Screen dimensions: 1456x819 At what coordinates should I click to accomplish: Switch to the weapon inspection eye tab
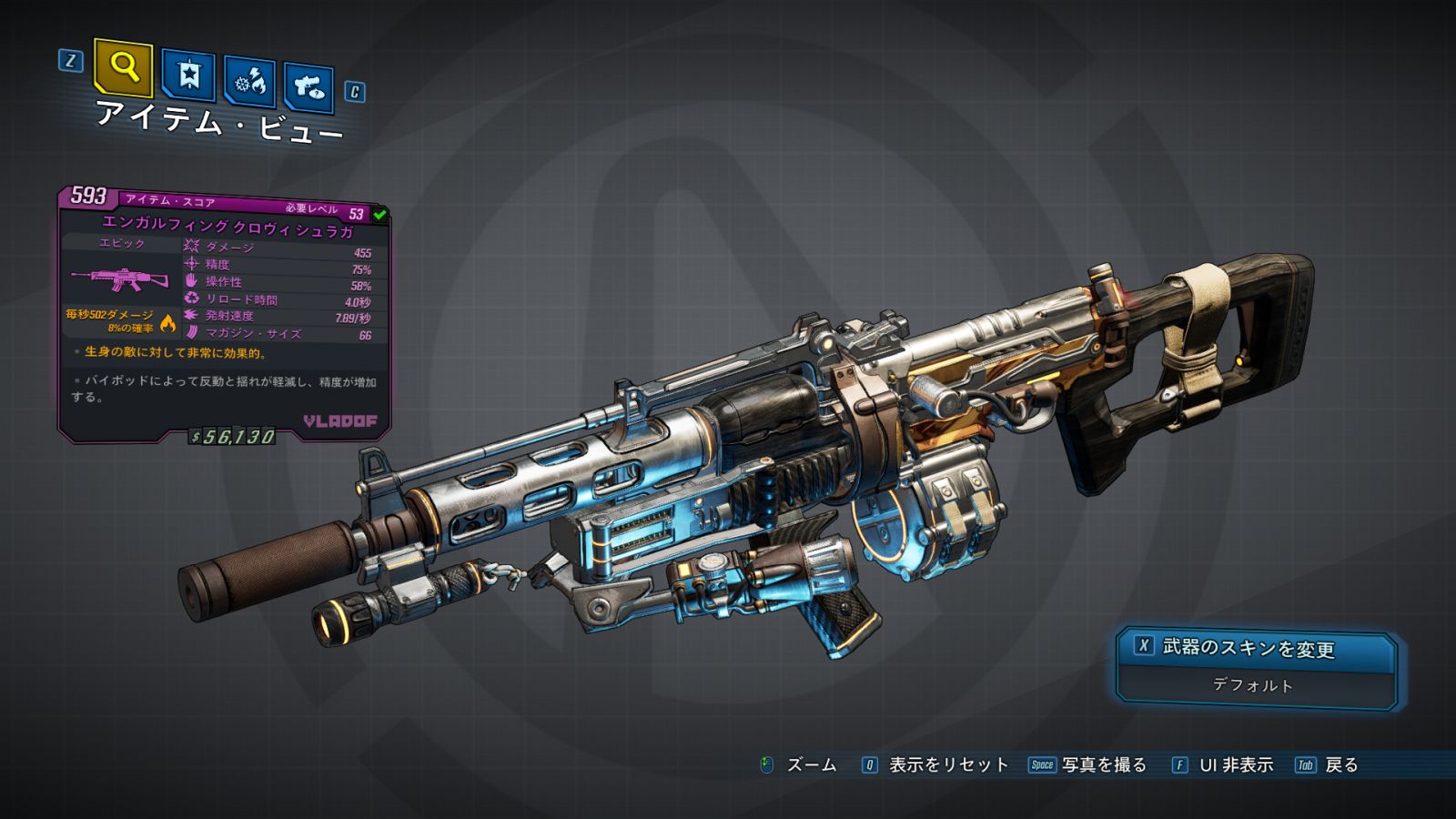click(x=308, y=87)
